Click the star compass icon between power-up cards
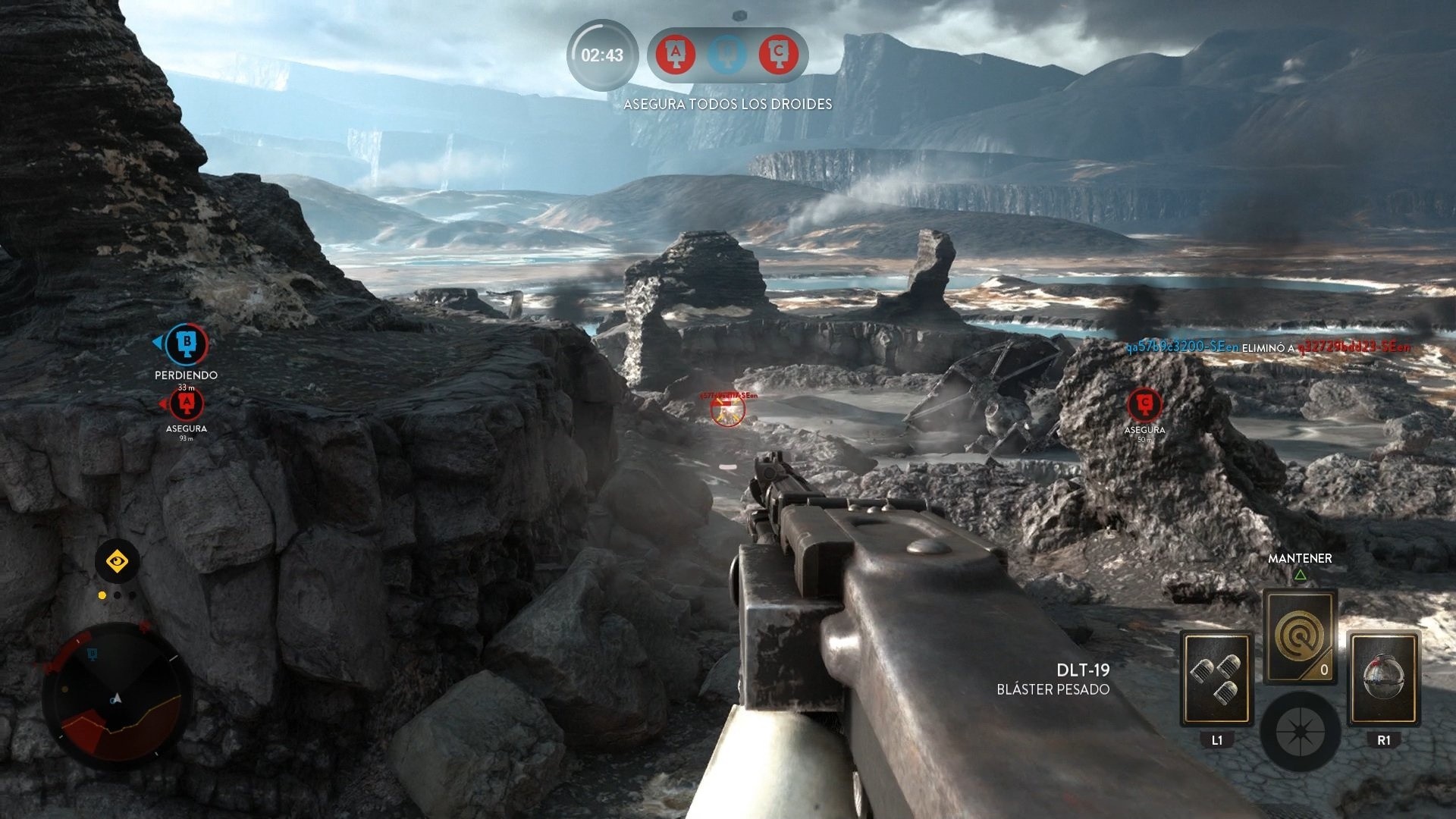This screenshot has height=819, width=1456. pos(1302,730)
